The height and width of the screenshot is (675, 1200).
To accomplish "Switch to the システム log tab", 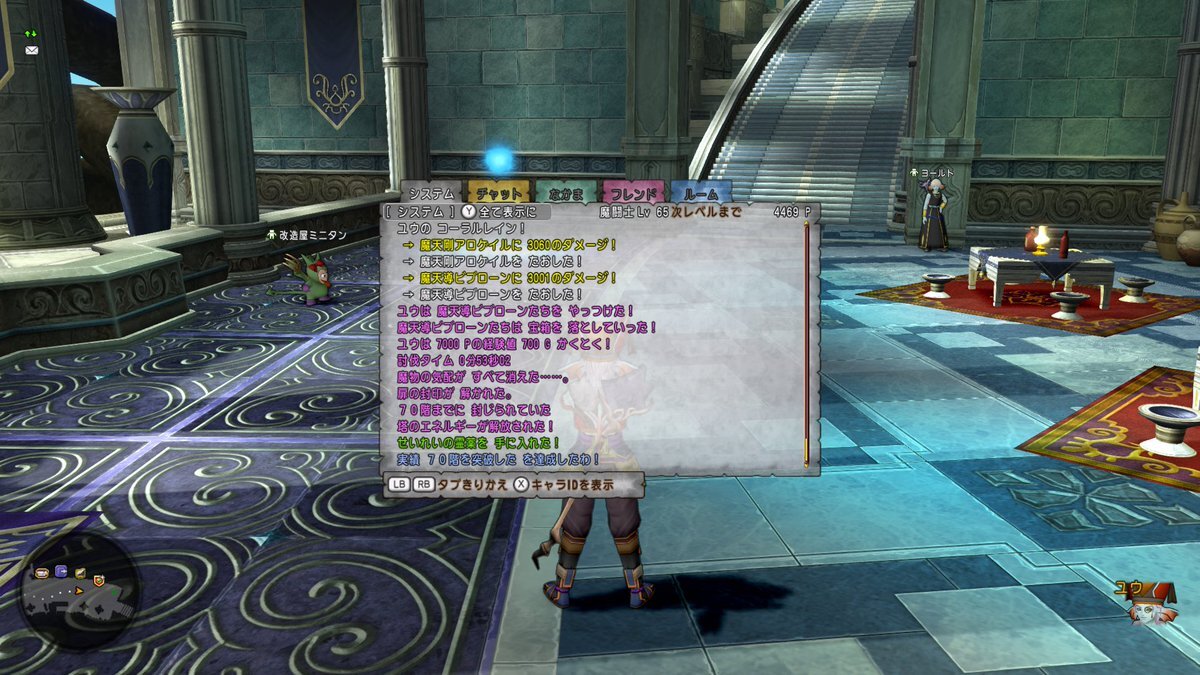I will (431, 193).
